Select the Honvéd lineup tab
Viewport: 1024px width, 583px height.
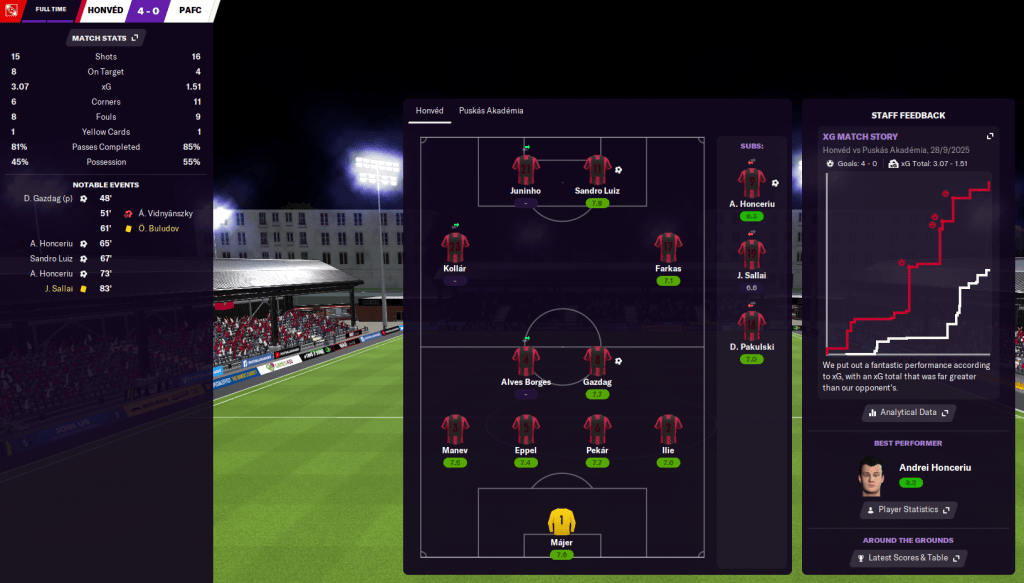[x=429, y=111]
